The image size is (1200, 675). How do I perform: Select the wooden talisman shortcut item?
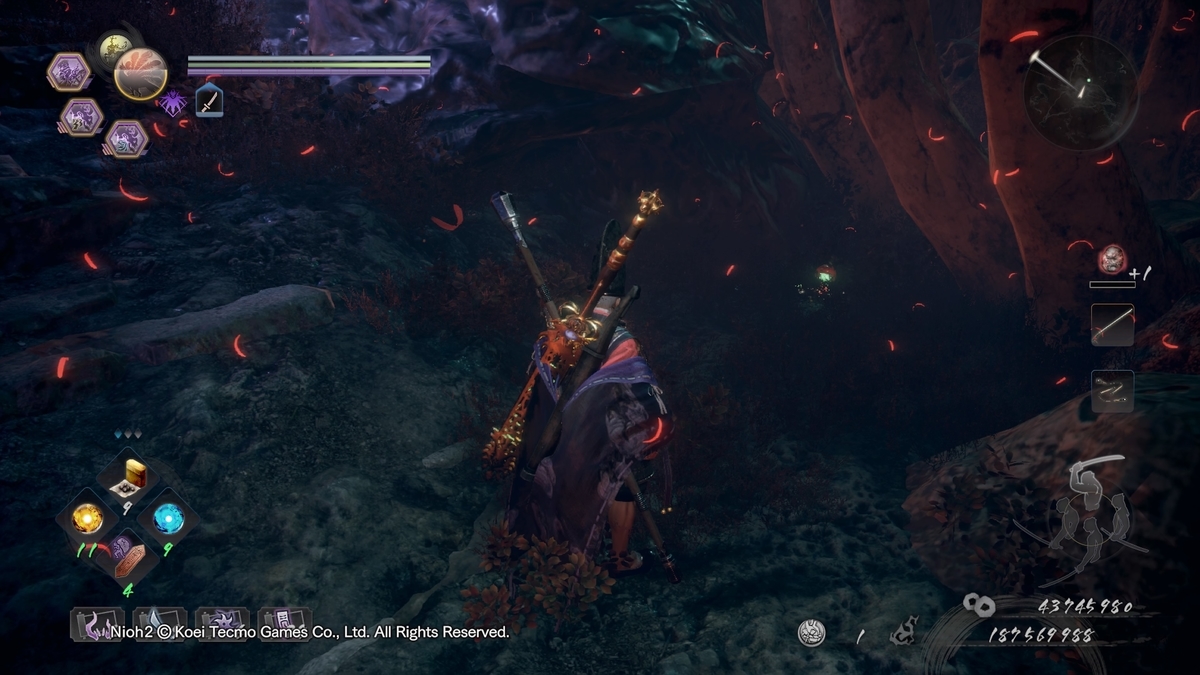point(127,556)
